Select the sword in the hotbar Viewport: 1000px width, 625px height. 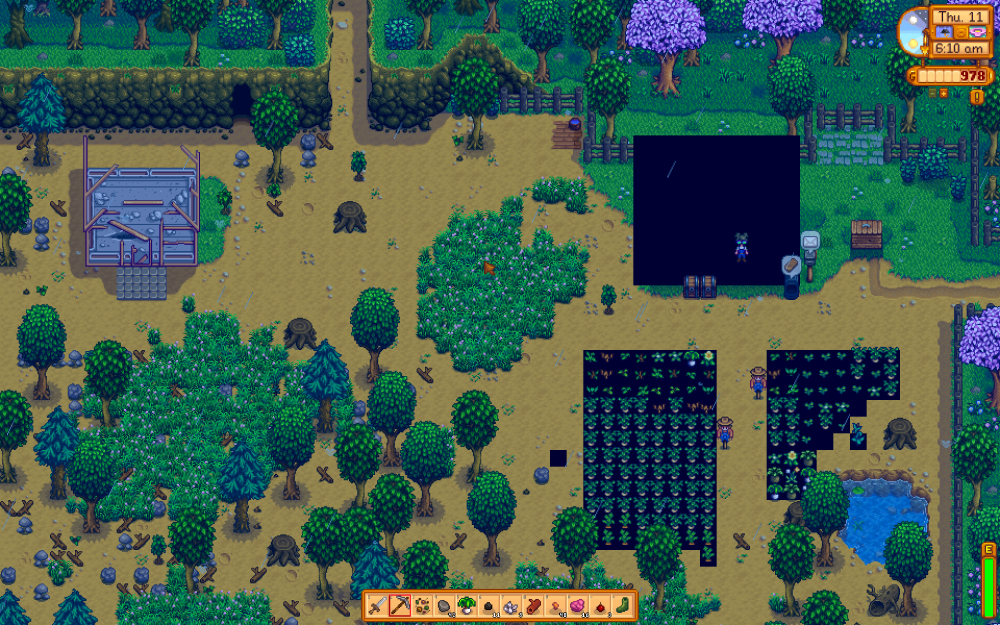pos(375,605)
